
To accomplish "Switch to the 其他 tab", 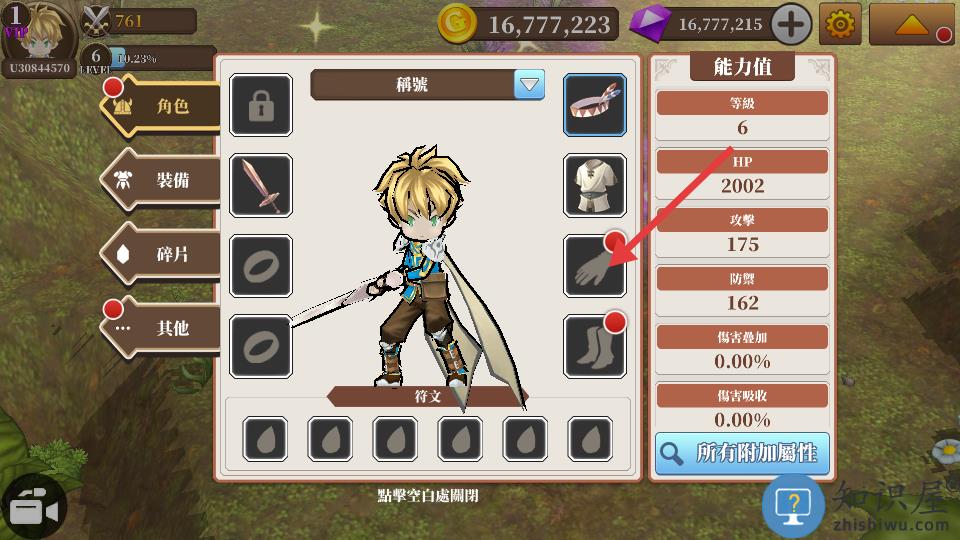I will pos(162,327).
